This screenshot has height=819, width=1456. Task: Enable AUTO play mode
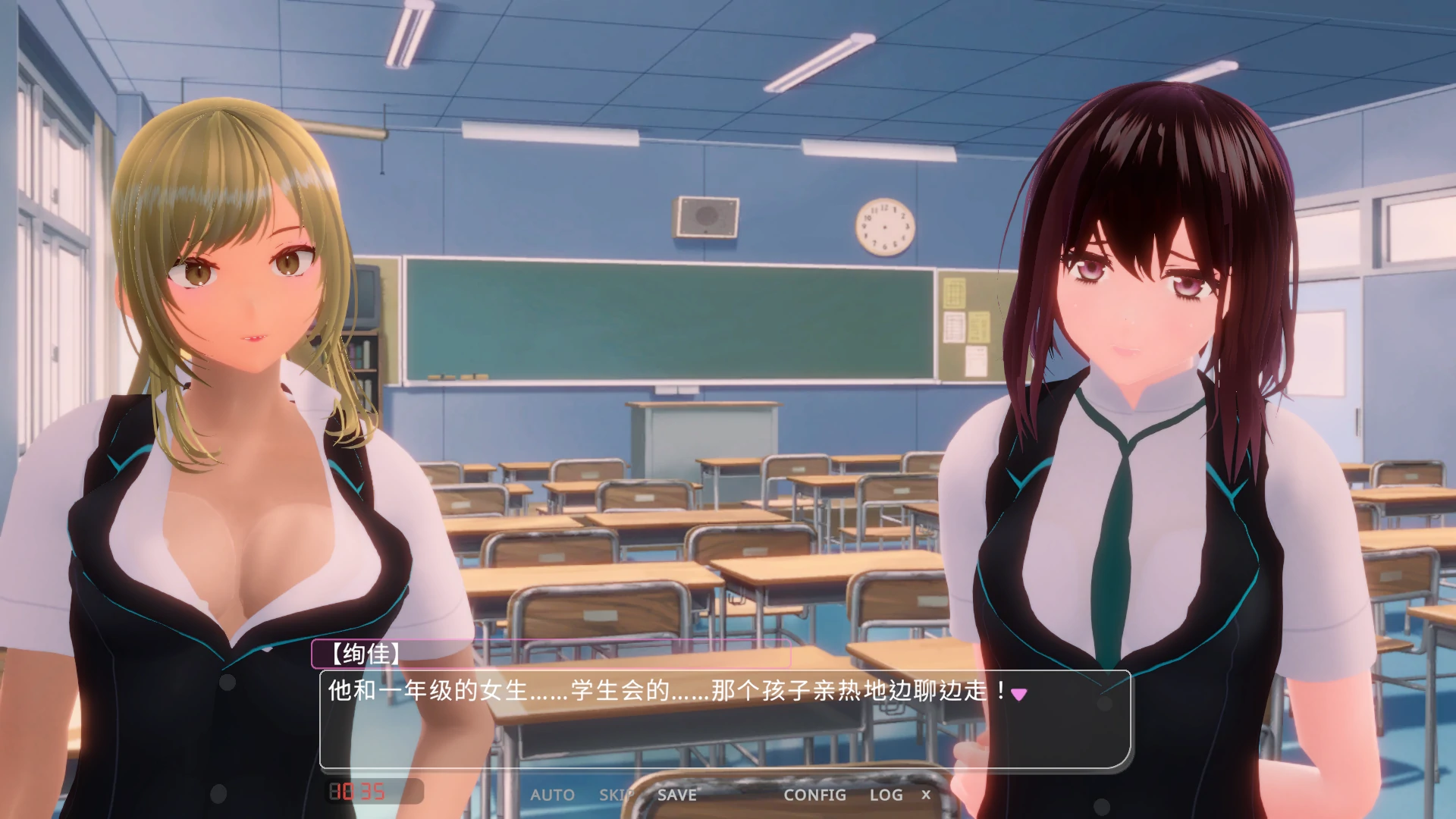pyautogui.click(x=554, y=795)
